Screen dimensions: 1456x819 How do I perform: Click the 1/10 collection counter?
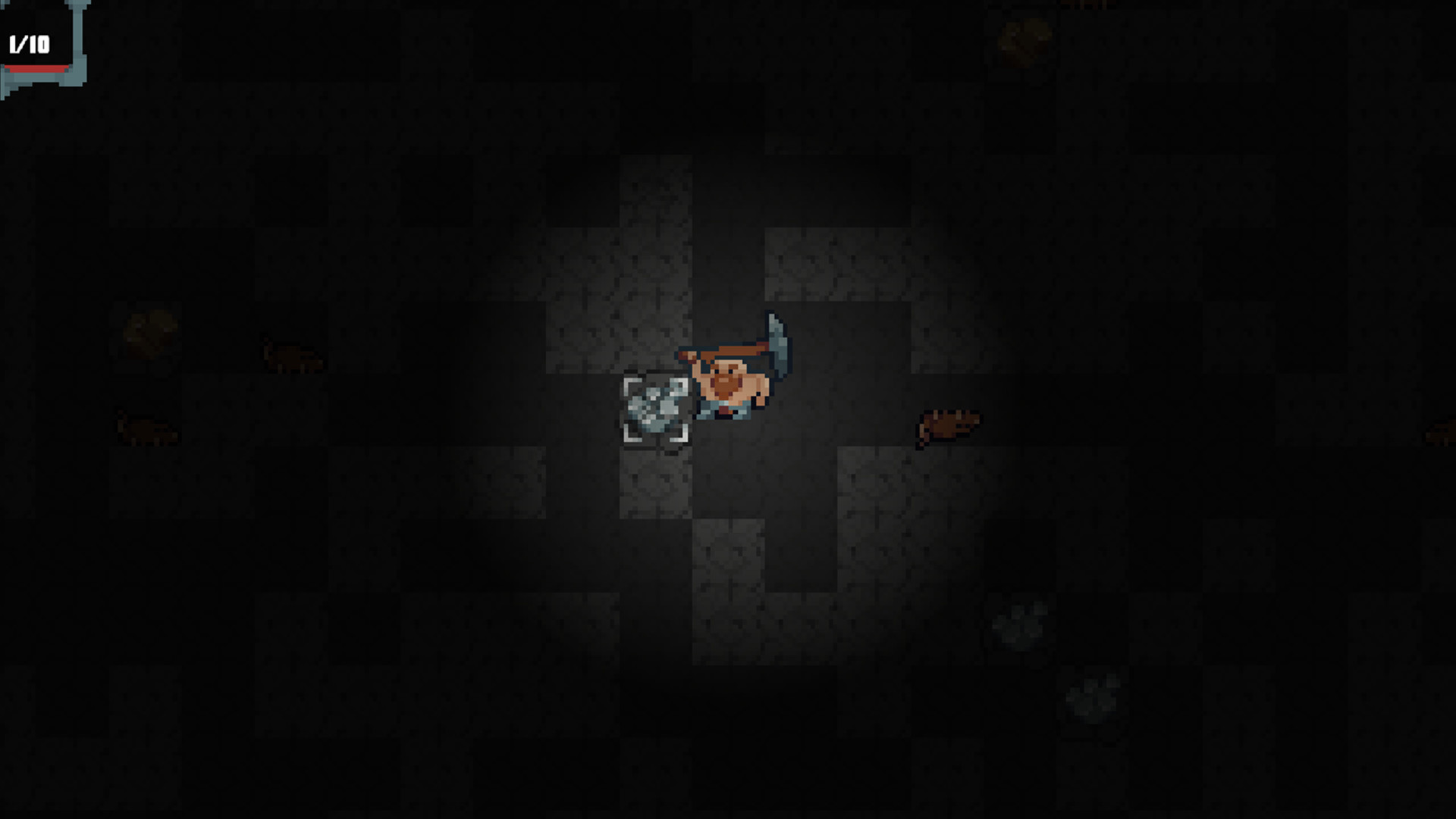coord(29,44)
